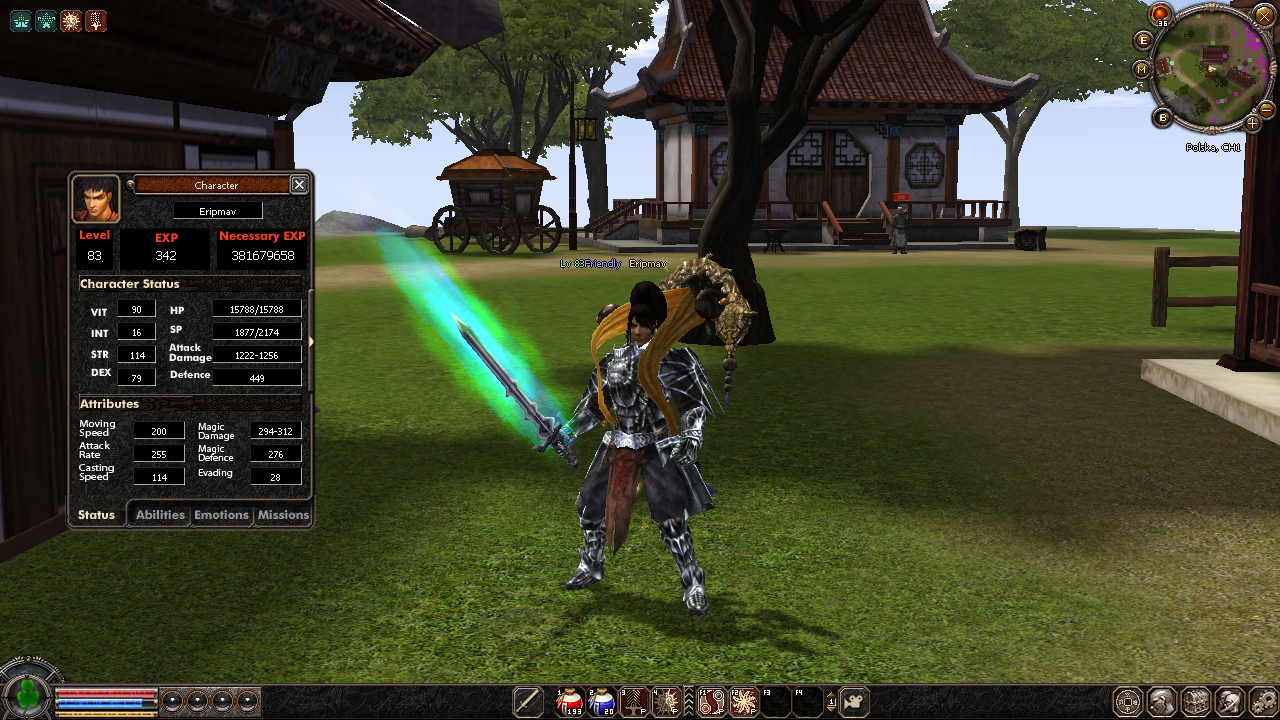Viewport: 1280px width, 720px height.
Task: Close the Character window
Action: point(299,185)
